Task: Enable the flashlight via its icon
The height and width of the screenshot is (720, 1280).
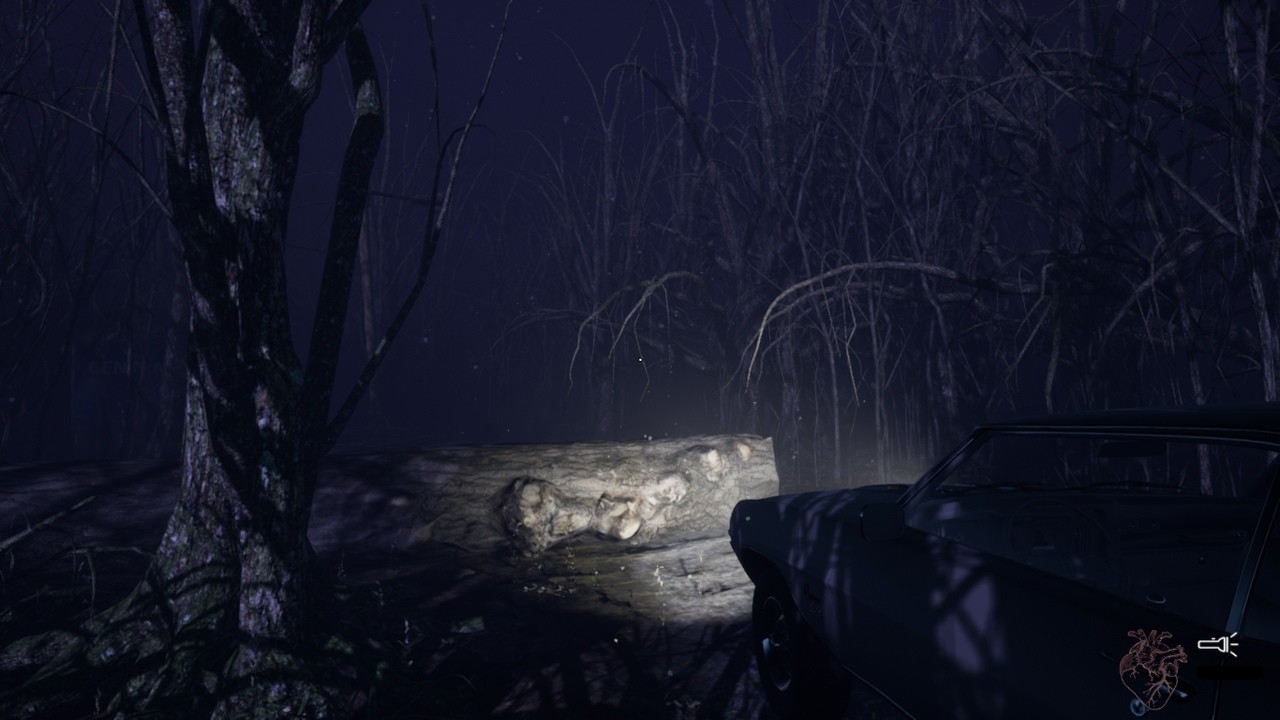Action: click(1213, 644)
